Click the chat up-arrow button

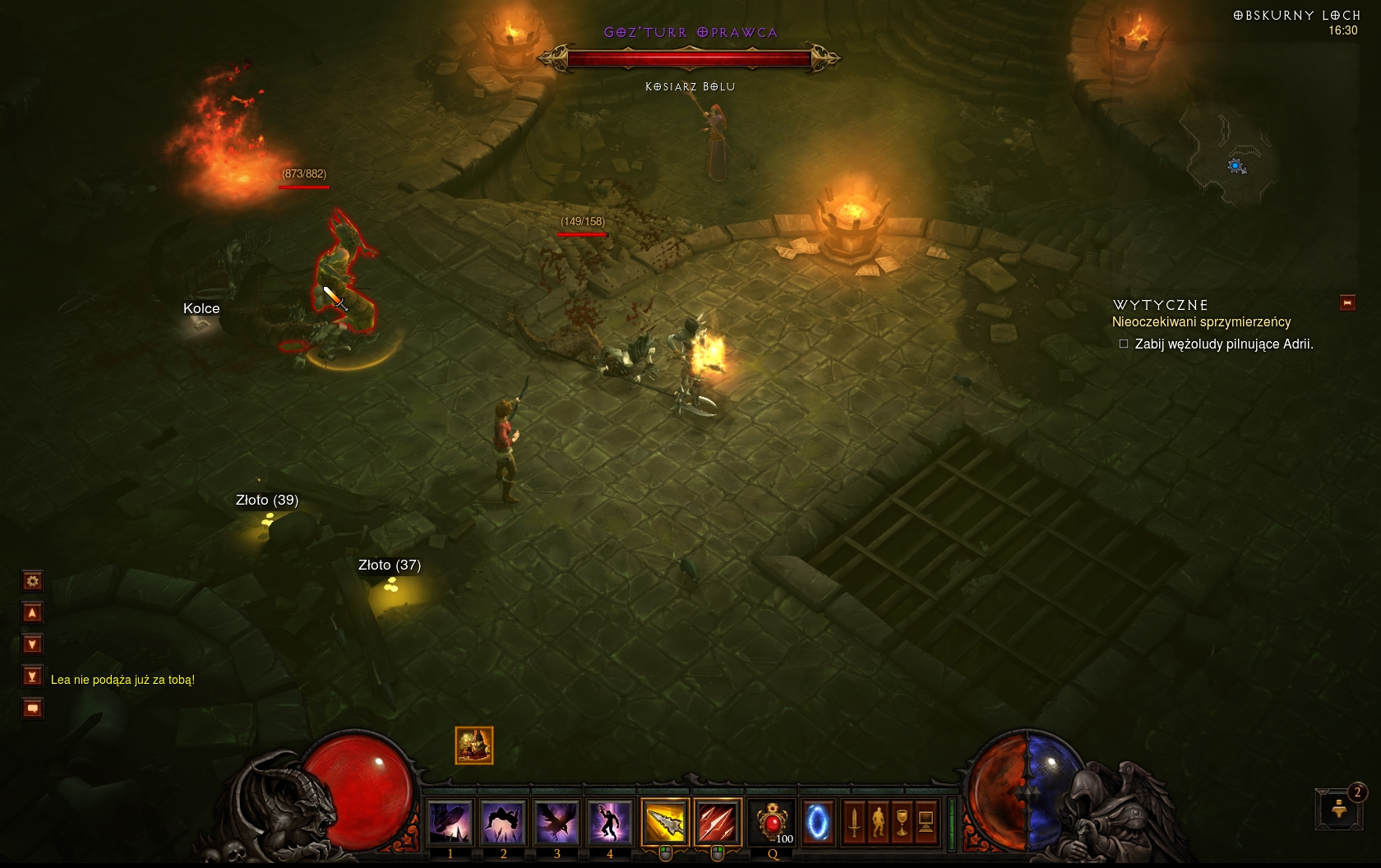(32, 613)
